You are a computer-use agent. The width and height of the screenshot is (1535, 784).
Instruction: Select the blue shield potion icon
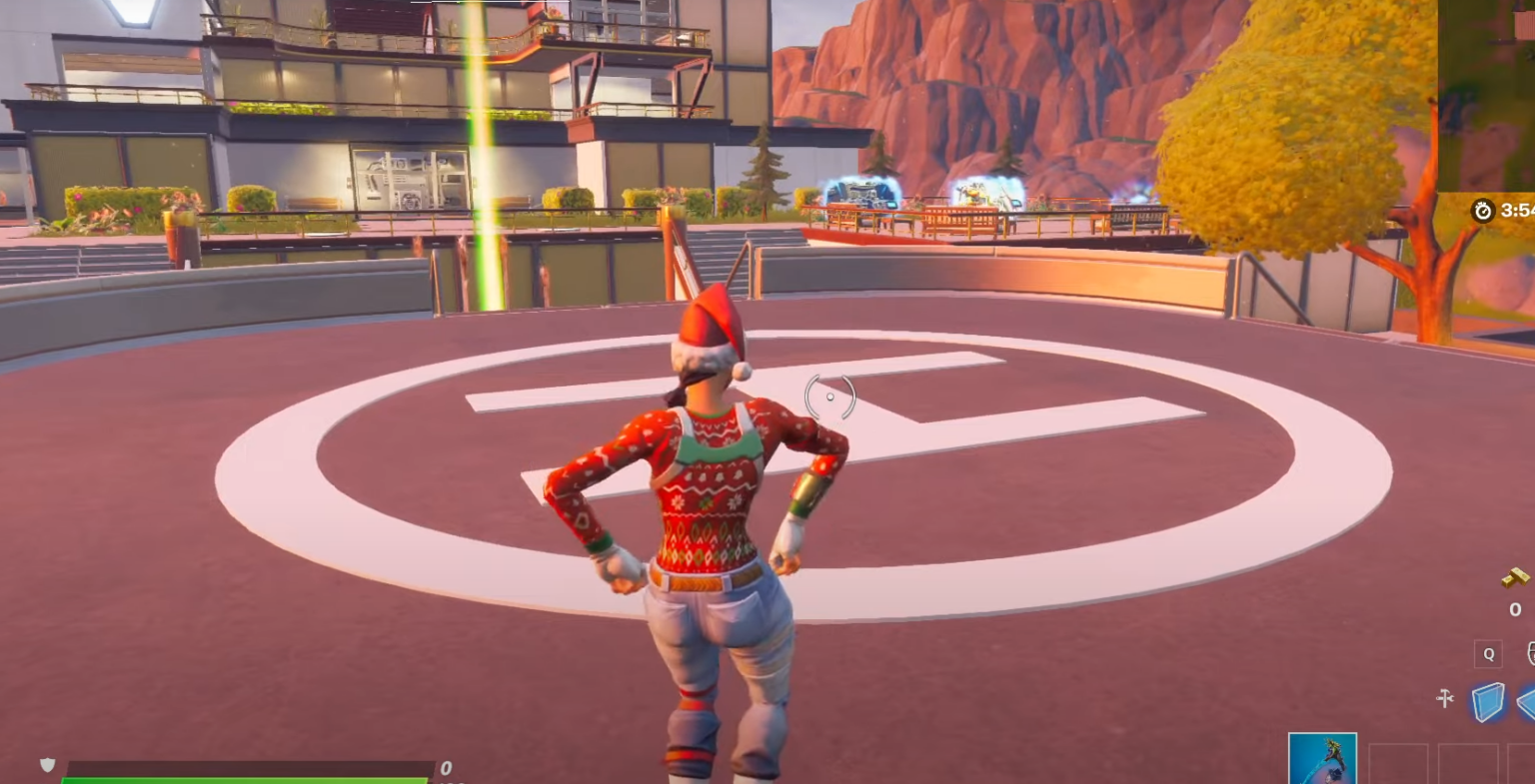point(1489,700)
